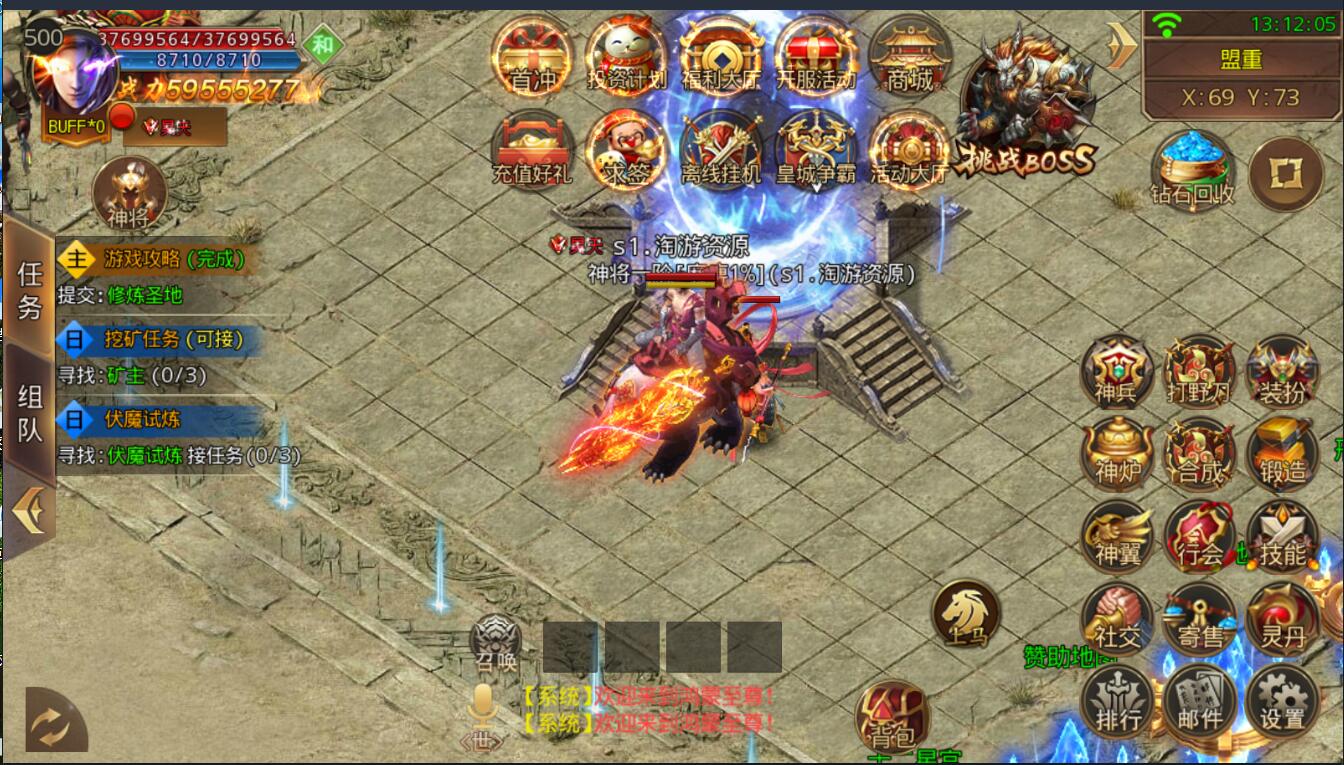Image resolution: width=1344 pixels, height=765 pixels.
Task: Open the 福利大厅 welfare hall
Action: coord(721,58)
